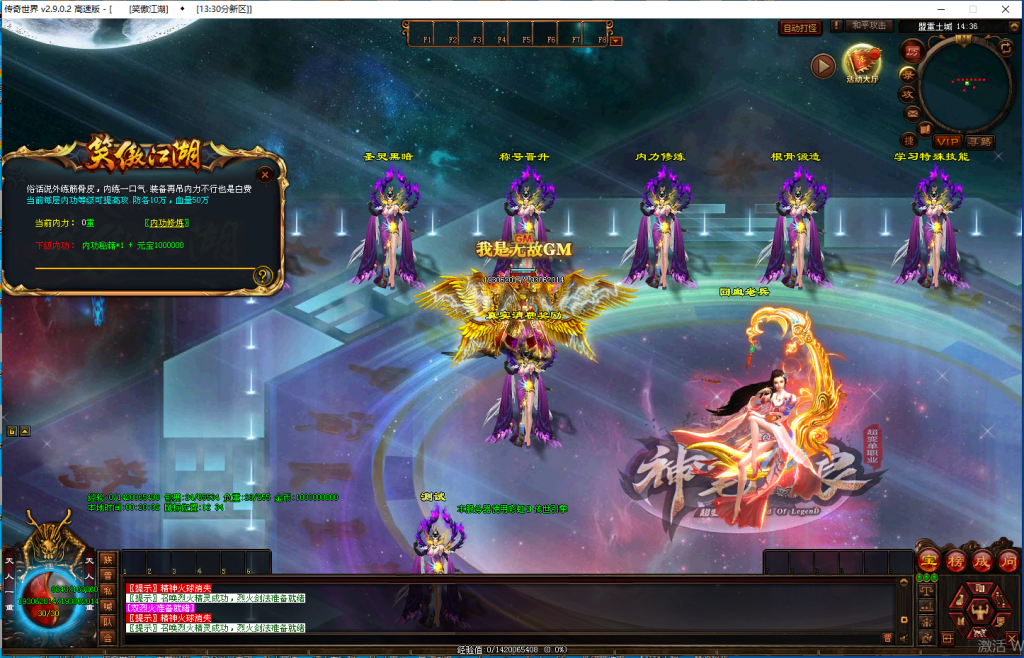This screenshot has width=1024, height=658.
Task: Open the 问 help orb
Action: [x=1007, y=561]
